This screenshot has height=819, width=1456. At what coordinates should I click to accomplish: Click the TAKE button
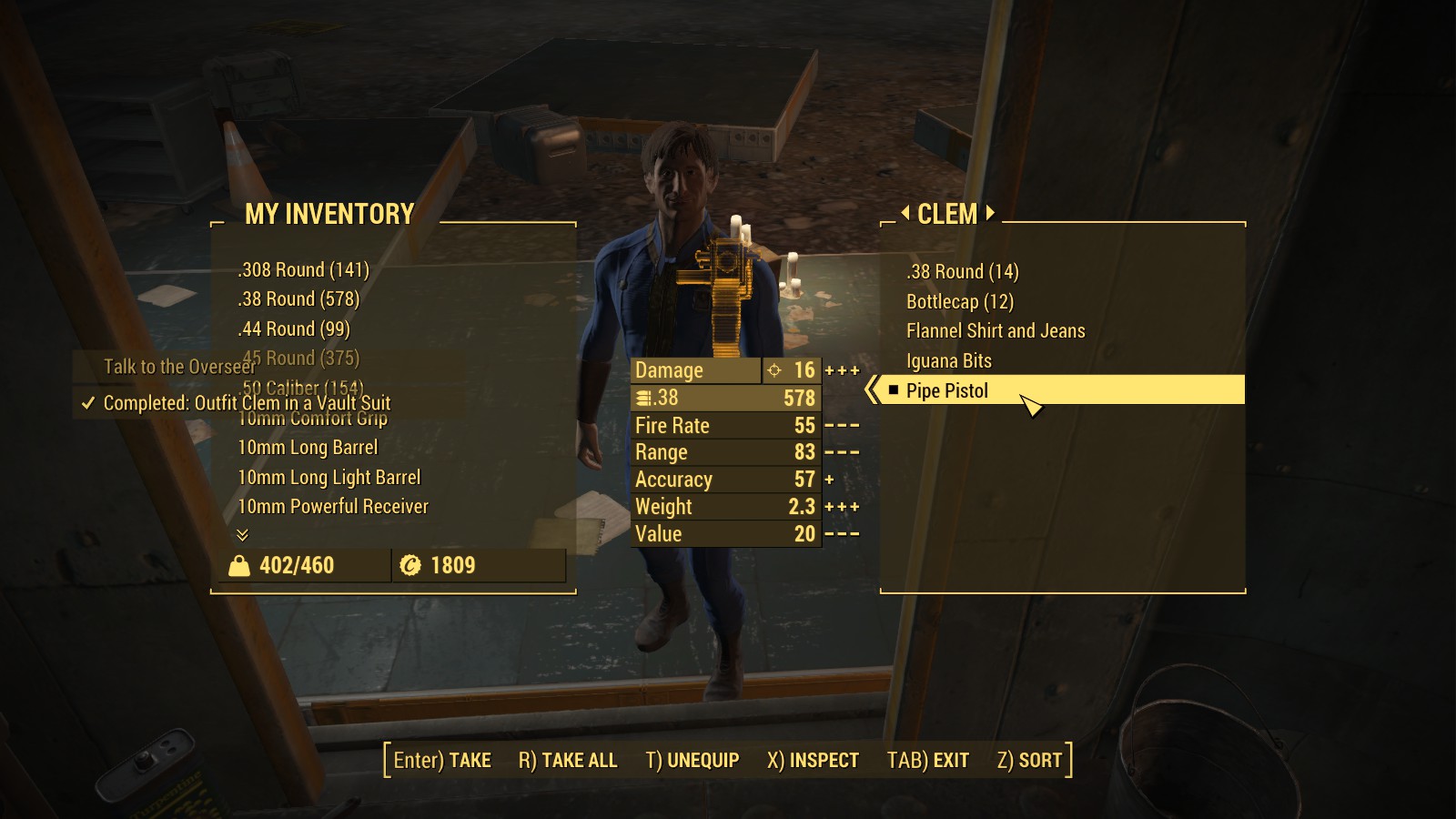pyautogui.click(x=442, y=761)
